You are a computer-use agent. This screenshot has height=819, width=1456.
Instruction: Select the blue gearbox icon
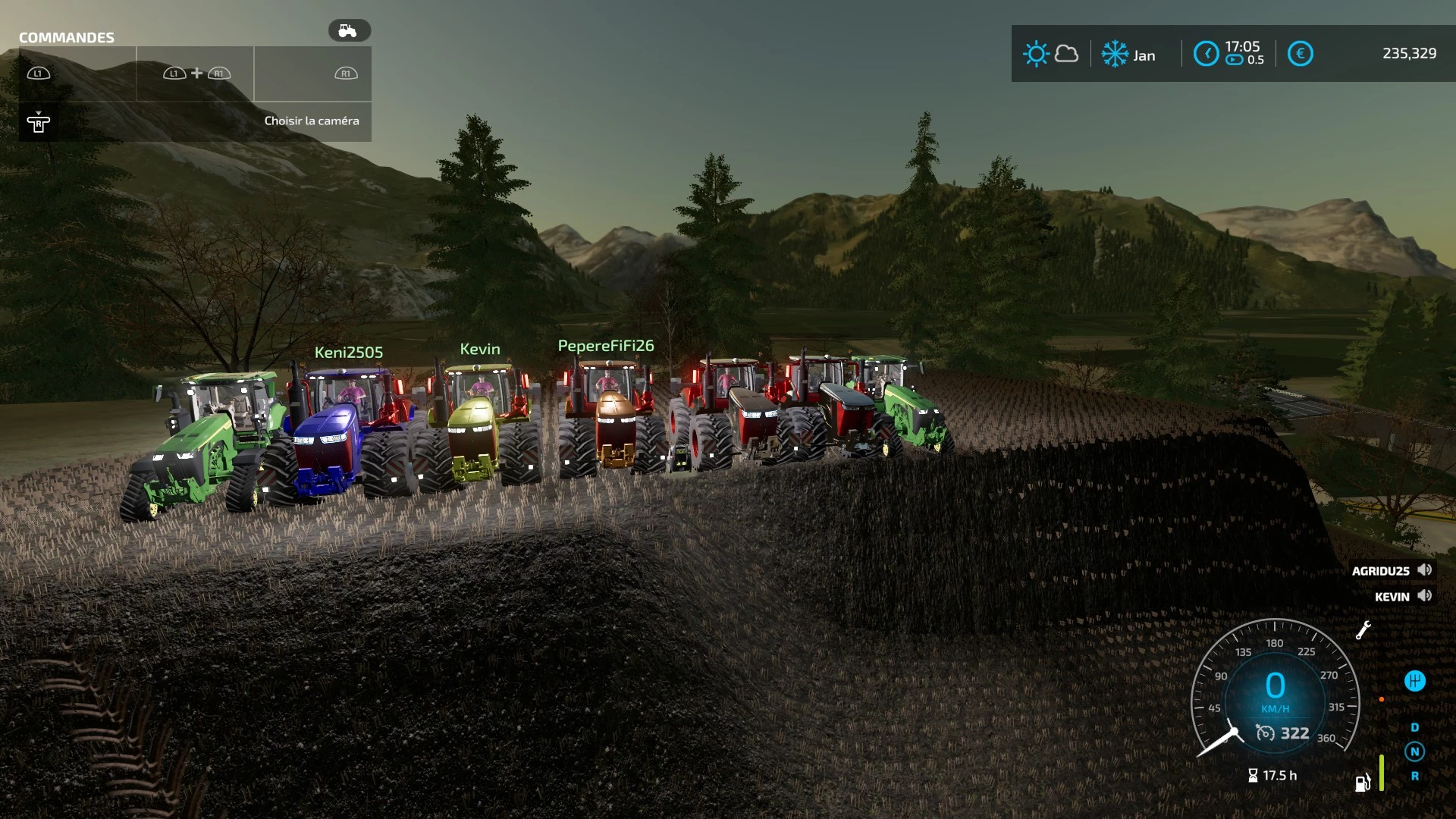1414,681
